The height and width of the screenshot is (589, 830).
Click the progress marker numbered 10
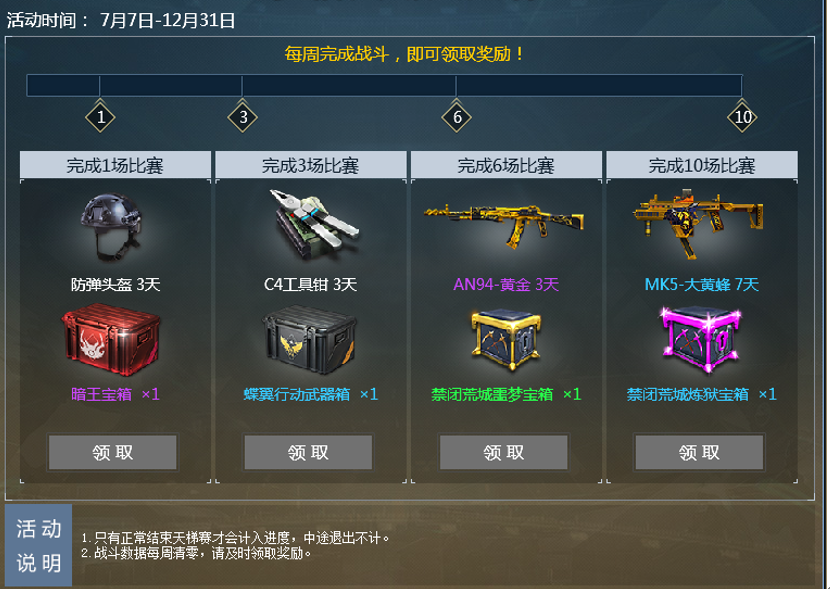[741, 118]
